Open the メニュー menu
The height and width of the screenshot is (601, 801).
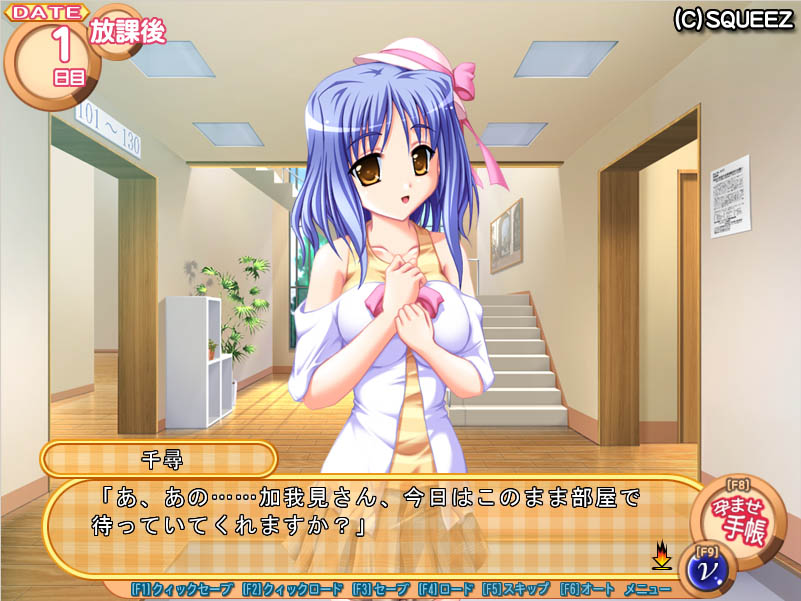click(647, 590)
